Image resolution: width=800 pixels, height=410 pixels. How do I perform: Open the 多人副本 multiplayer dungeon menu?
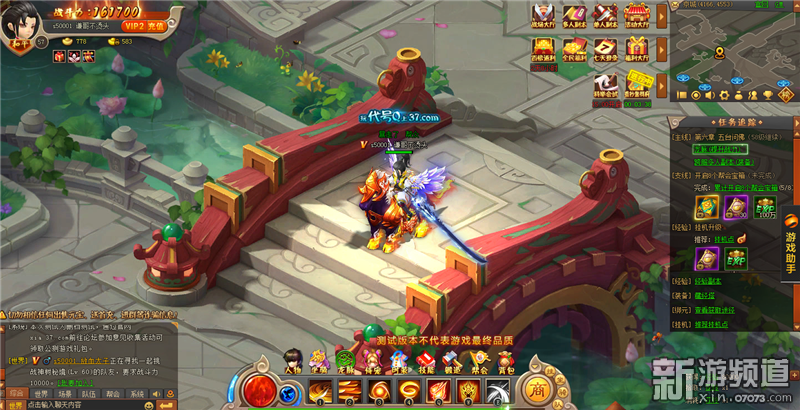[574, 14]
